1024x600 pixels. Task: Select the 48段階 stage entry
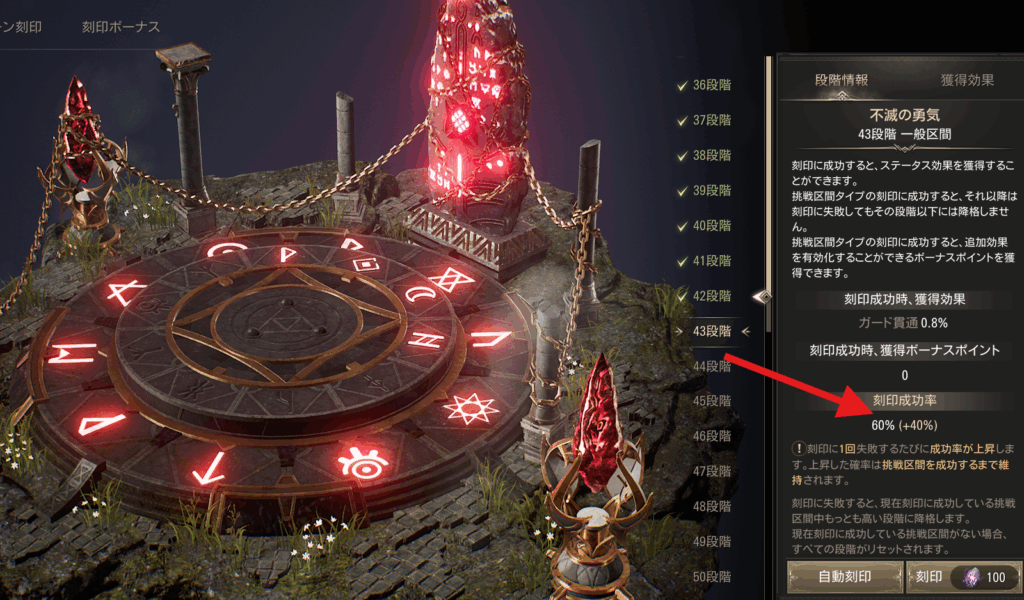pyautogui.click(x=711, y=506)
